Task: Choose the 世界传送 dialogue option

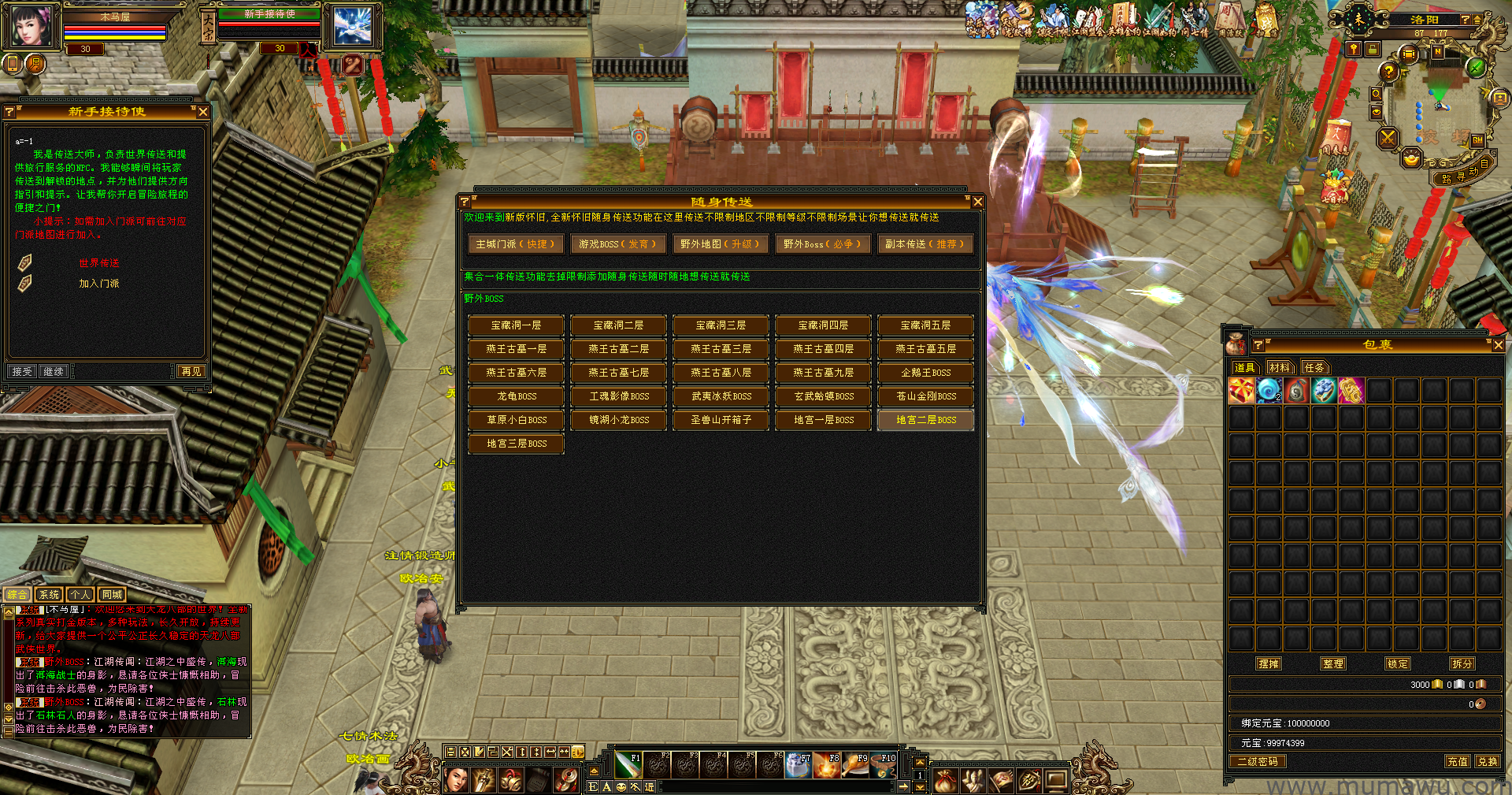Action: click(99, 263)
